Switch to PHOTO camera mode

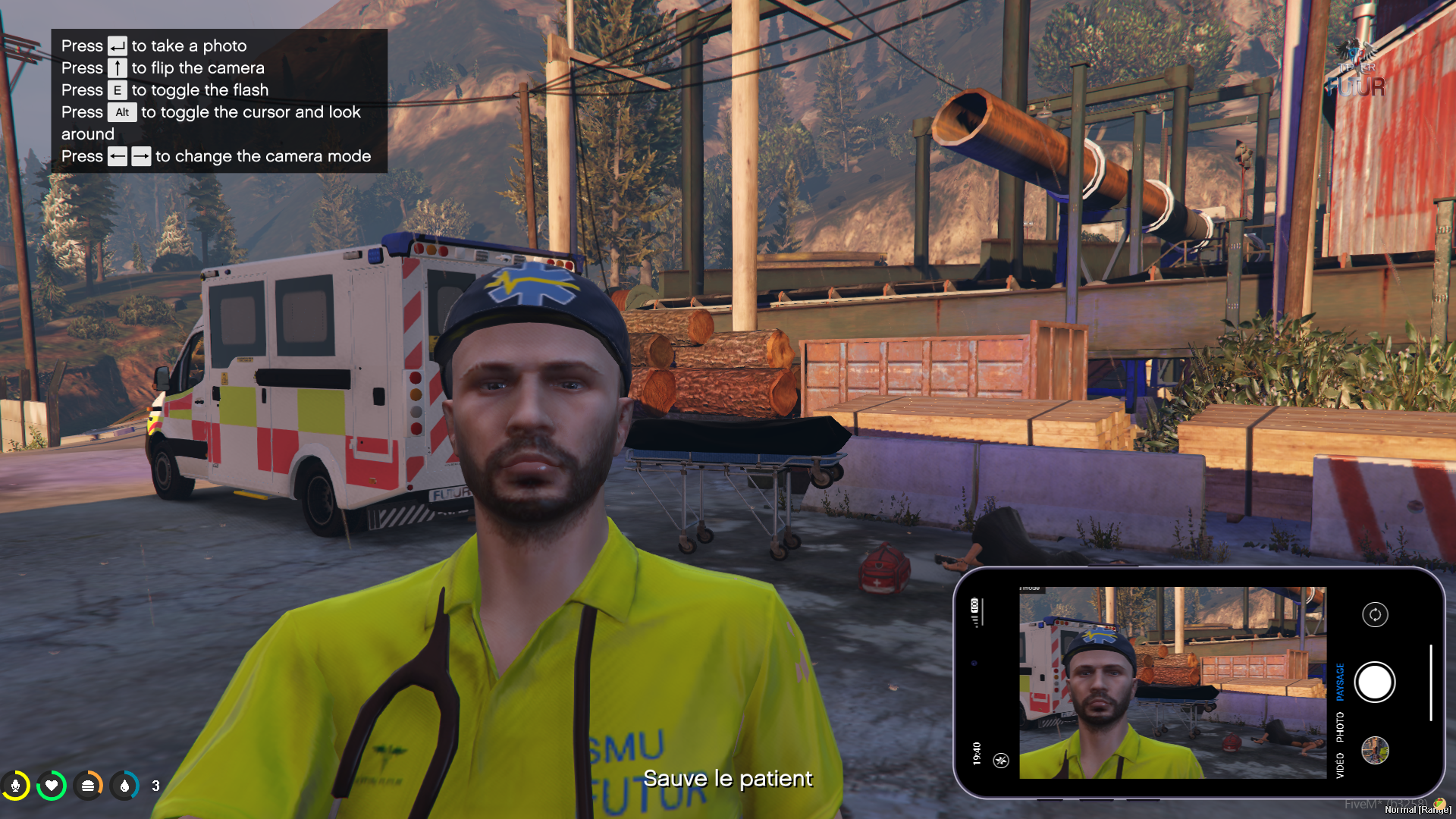[1340, 726]
